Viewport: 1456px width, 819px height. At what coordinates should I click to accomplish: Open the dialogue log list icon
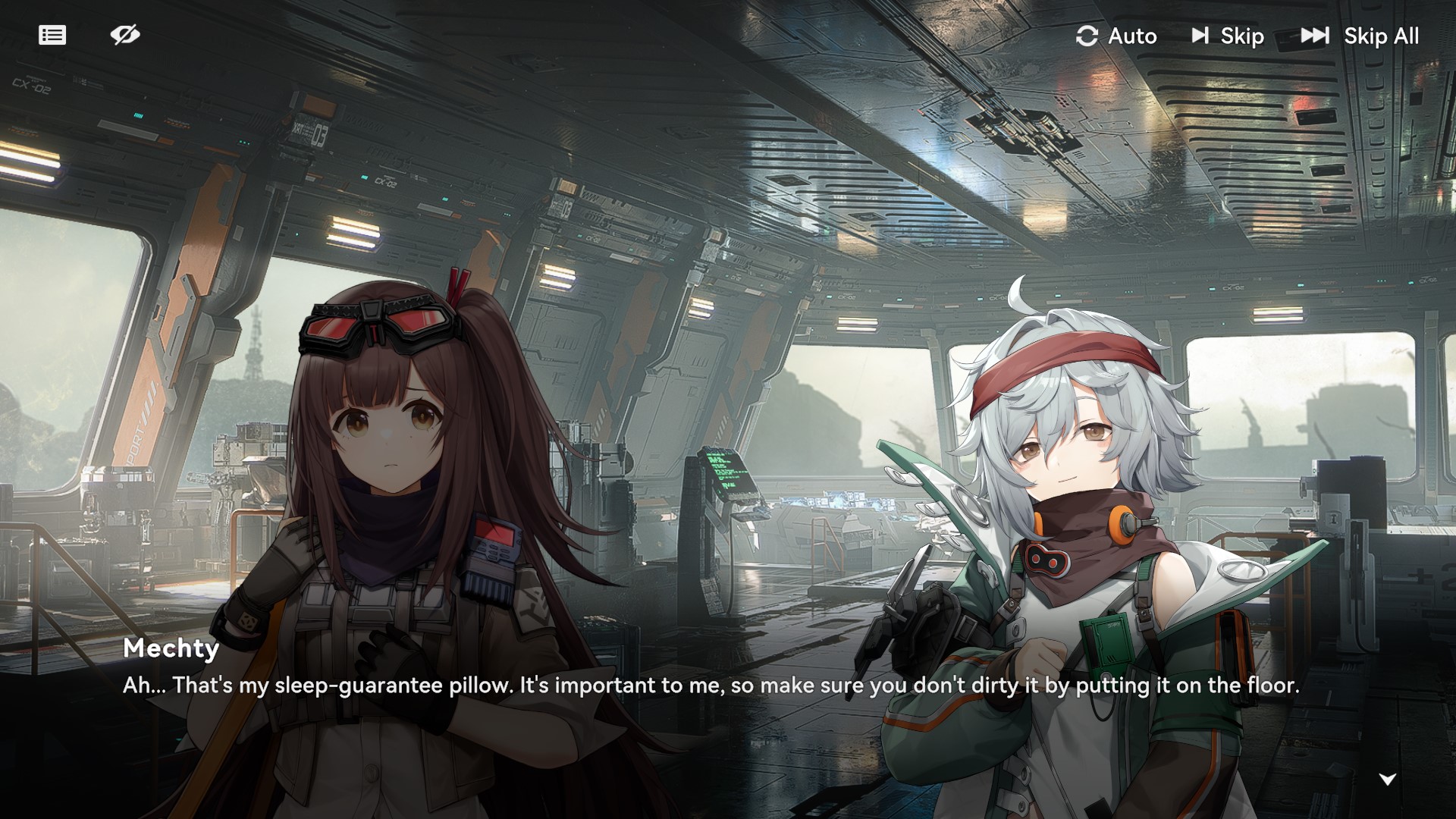[52, 36]
